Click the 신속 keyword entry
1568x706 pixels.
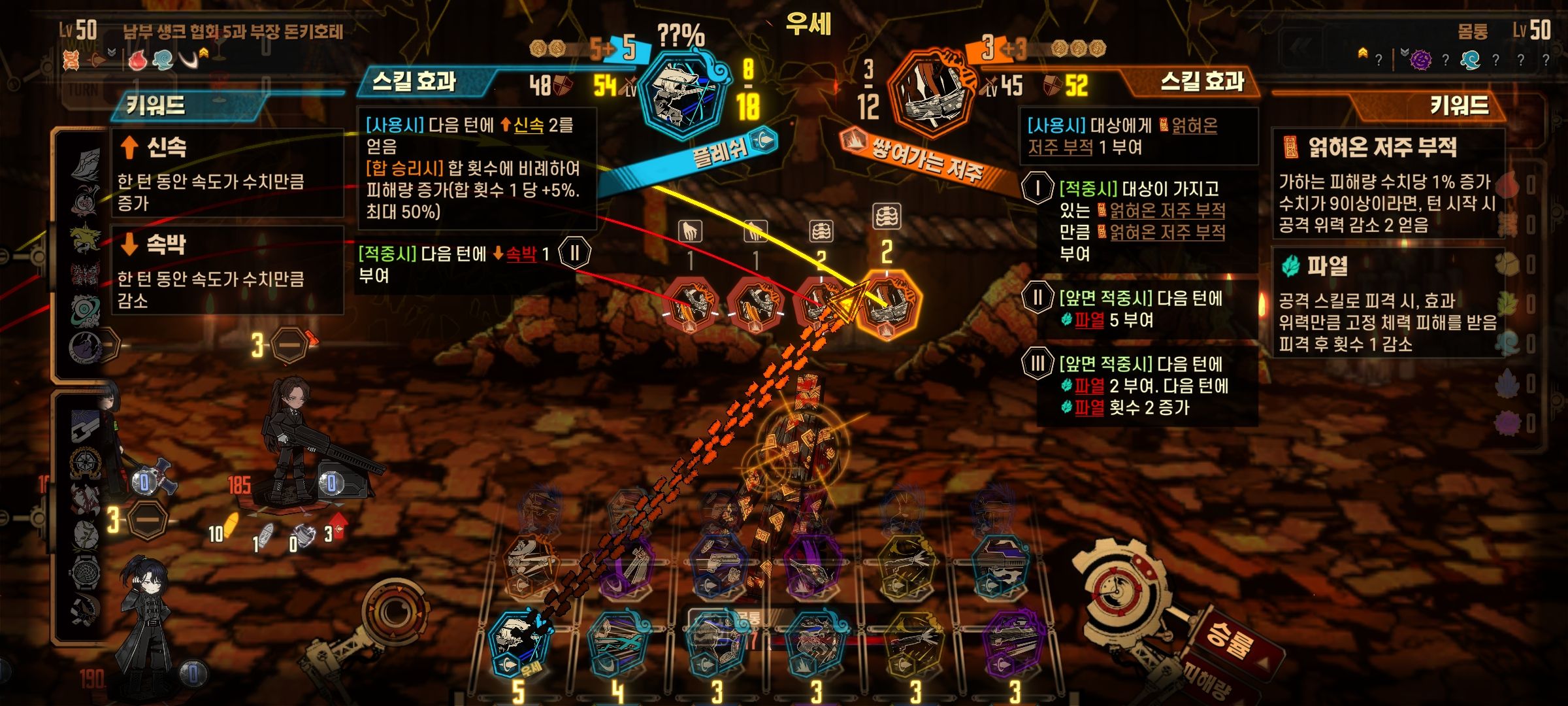point(227,173)
